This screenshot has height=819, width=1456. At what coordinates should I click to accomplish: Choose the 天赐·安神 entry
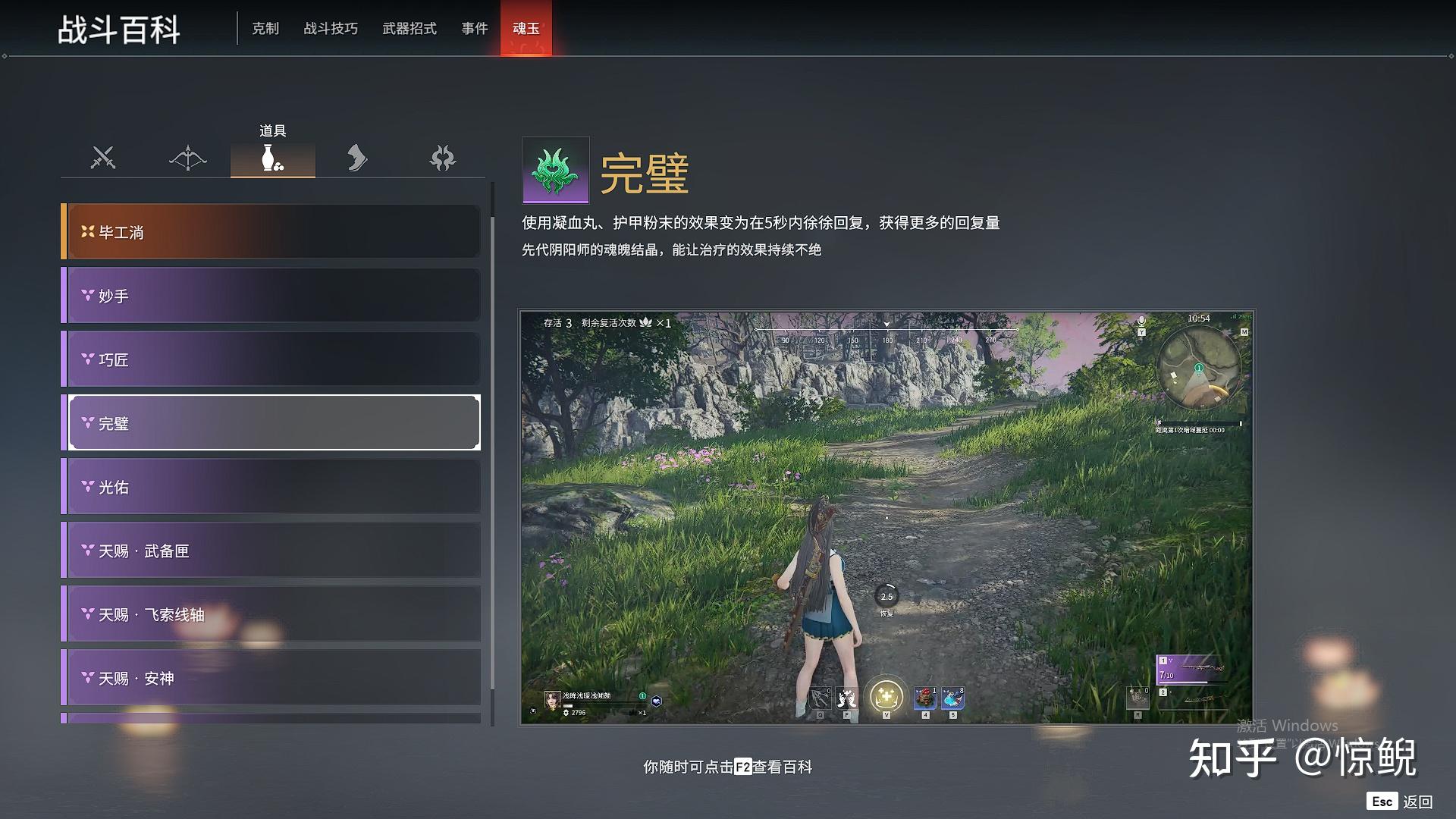(273, 678)
